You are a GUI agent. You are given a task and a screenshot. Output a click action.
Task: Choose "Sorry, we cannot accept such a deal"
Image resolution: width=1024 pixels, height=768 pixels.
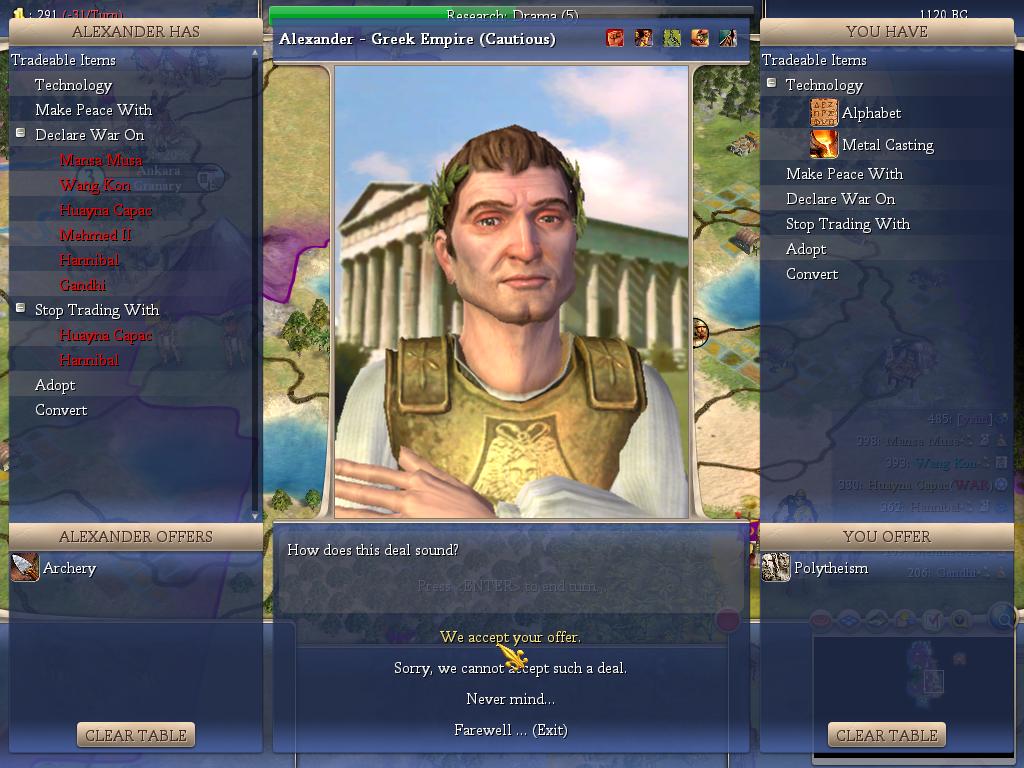tap(510, 668)
